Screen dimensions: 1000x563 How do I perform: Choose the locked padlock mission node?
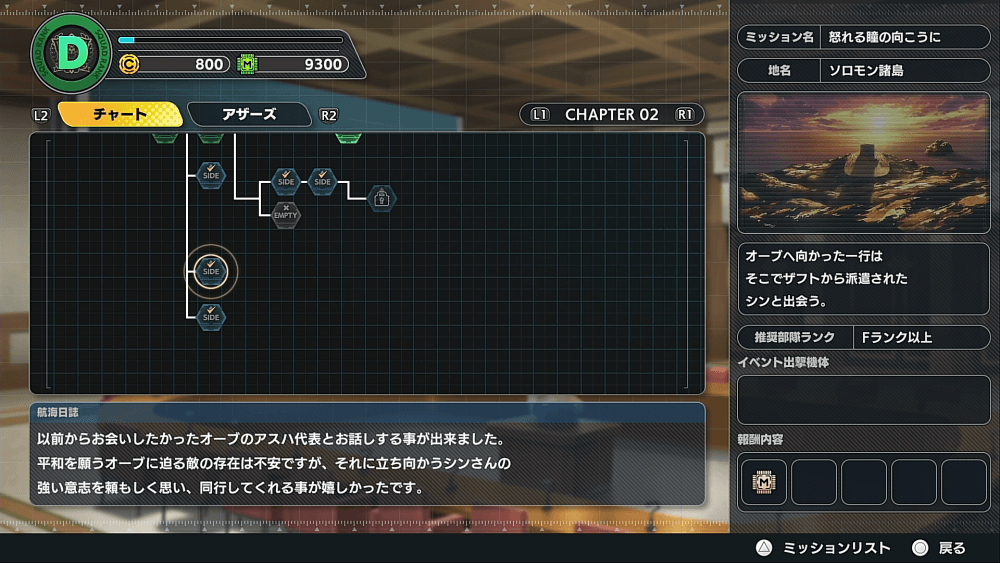coord(381,198)
